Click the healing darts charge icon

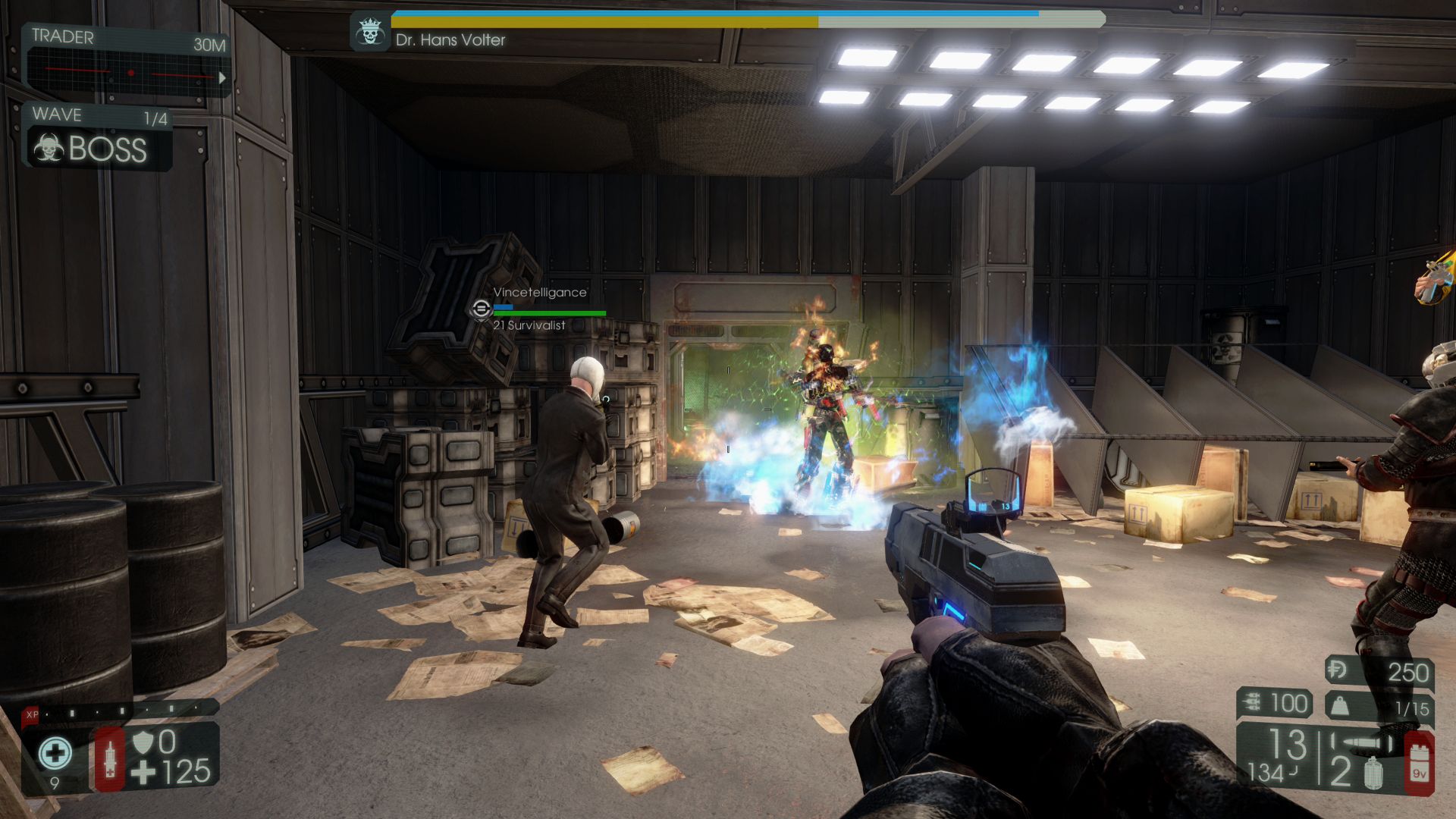[1251, 704]
